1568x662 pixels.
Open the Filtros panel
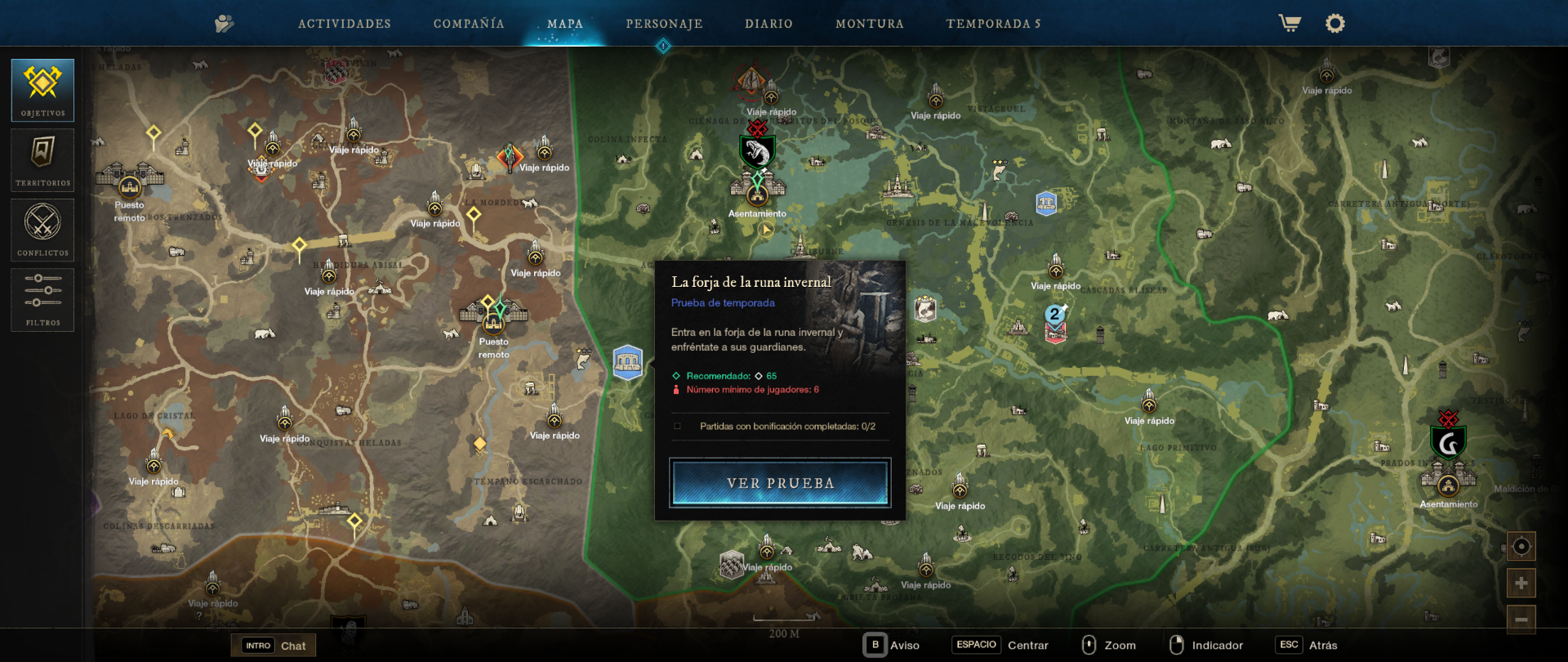pos(42,300)
